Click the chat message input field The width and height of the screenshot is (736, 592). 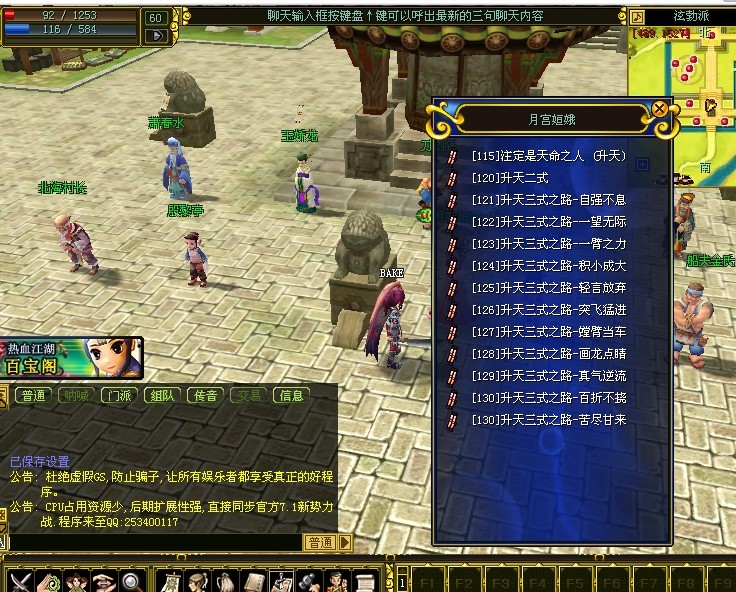pyautogui.click(x=150, y=542)
